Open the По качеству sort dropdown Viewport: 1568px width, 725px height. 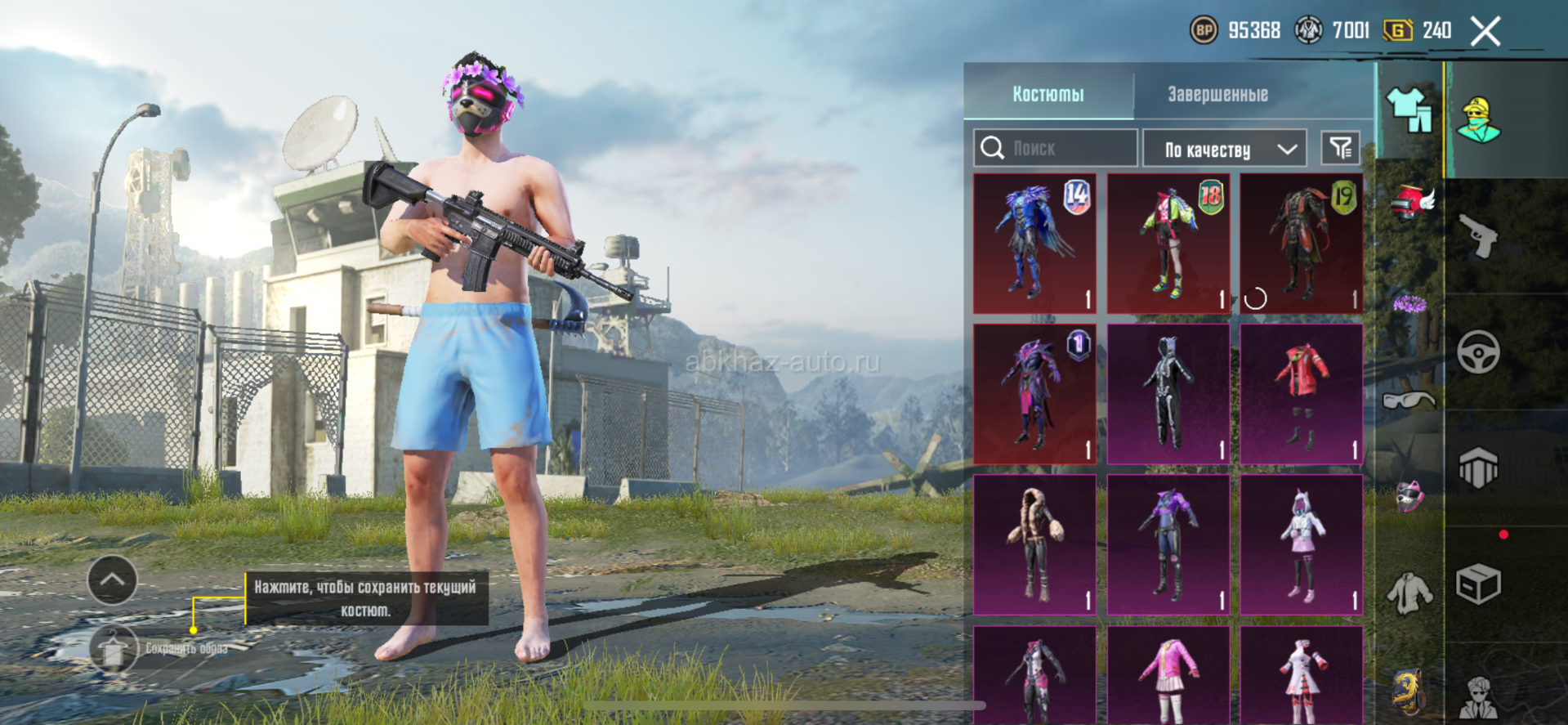1225,149
